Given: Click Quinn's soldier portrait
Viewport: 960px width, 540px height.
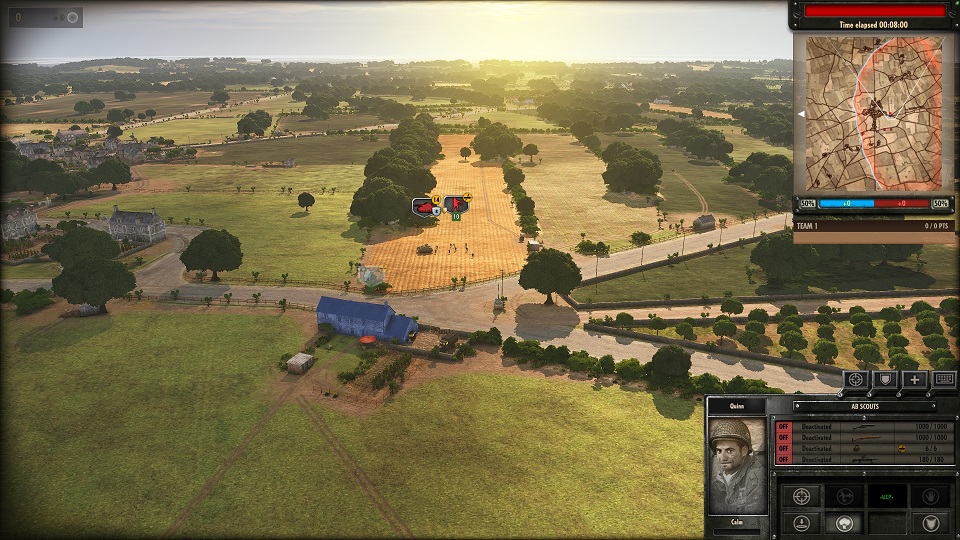Looking at the screenshot, I should (736, 464).
